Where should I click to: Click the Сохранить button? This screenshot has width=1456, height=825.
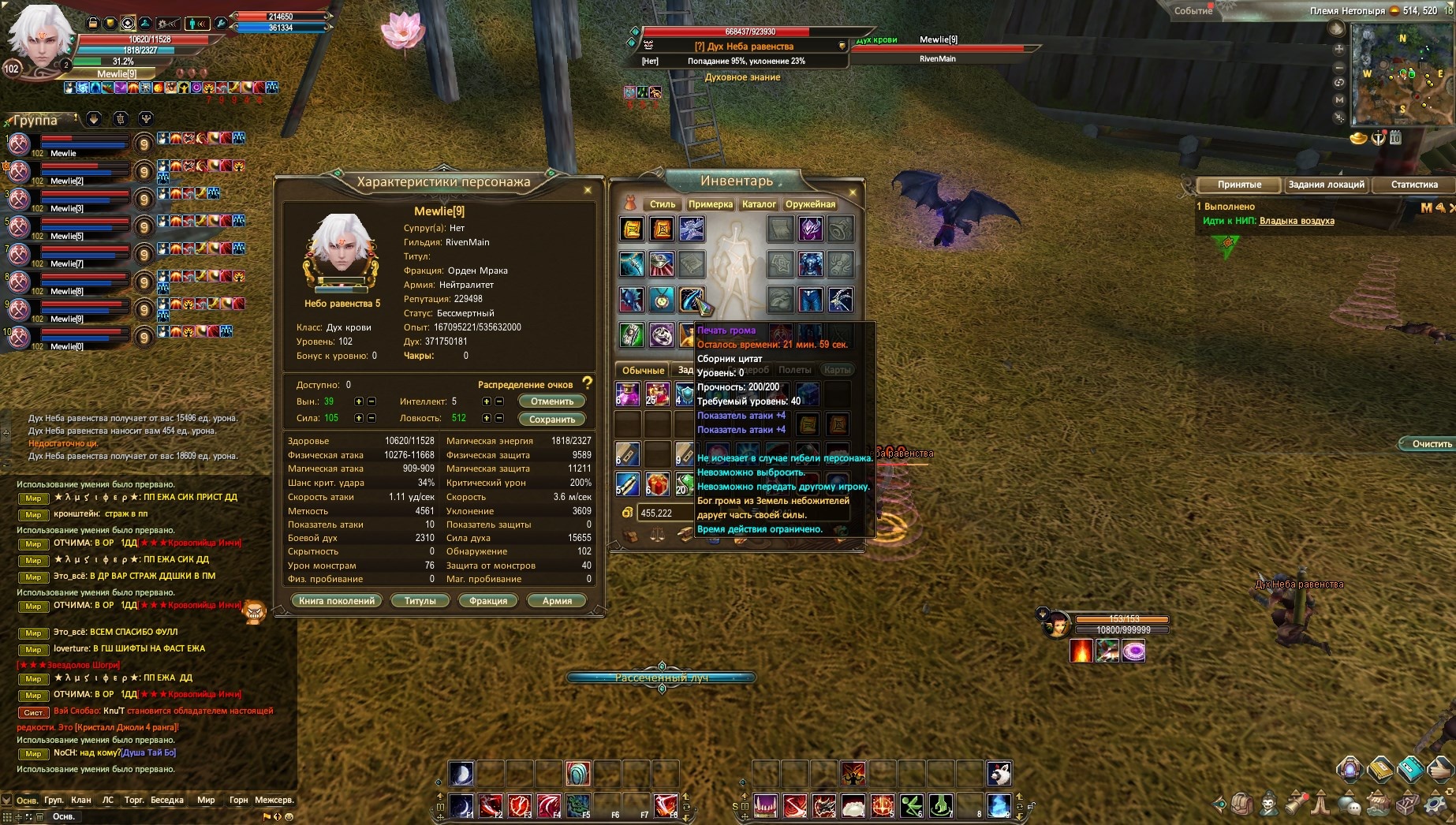coord(551,420)
